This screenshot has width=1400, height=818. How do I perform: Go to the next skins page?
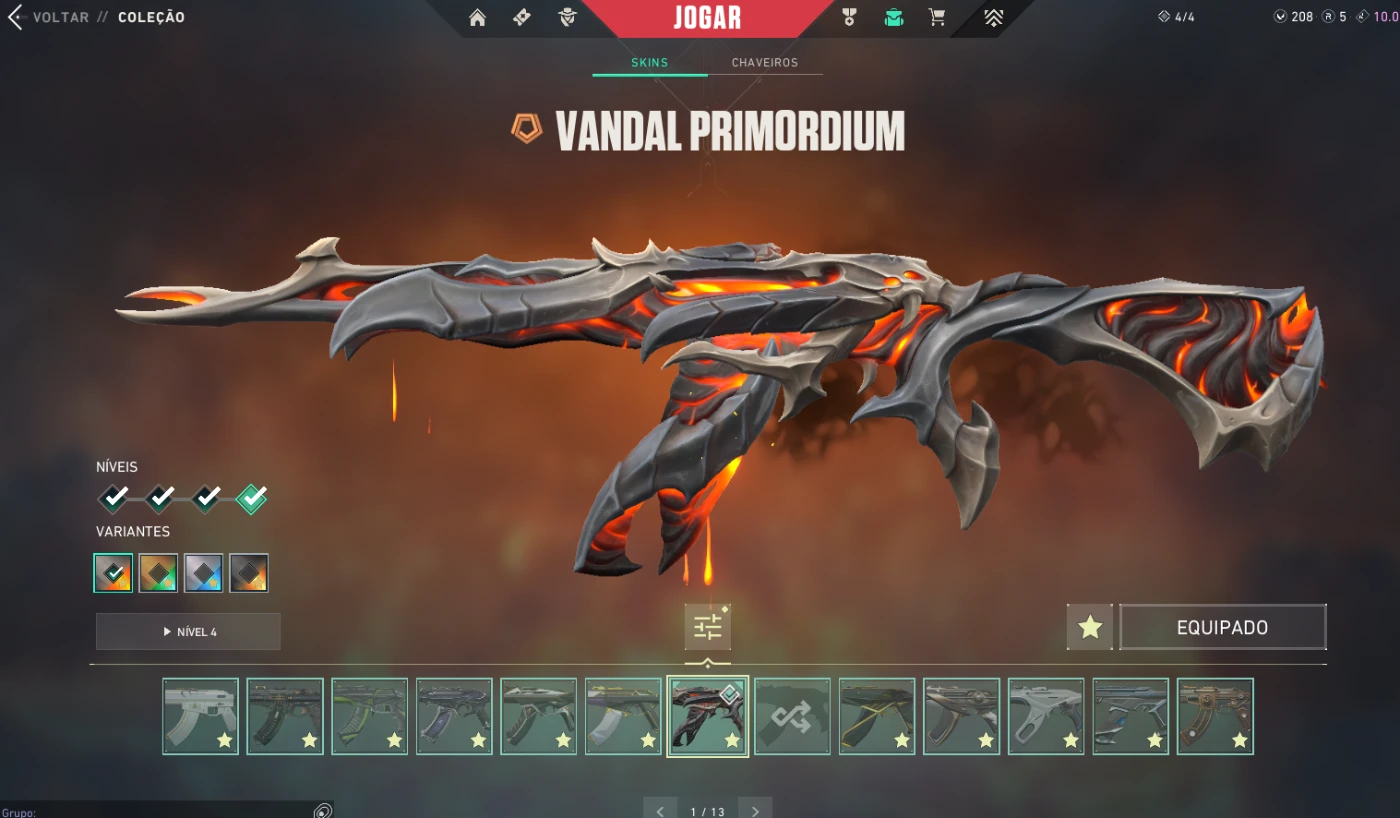(755, 810)
